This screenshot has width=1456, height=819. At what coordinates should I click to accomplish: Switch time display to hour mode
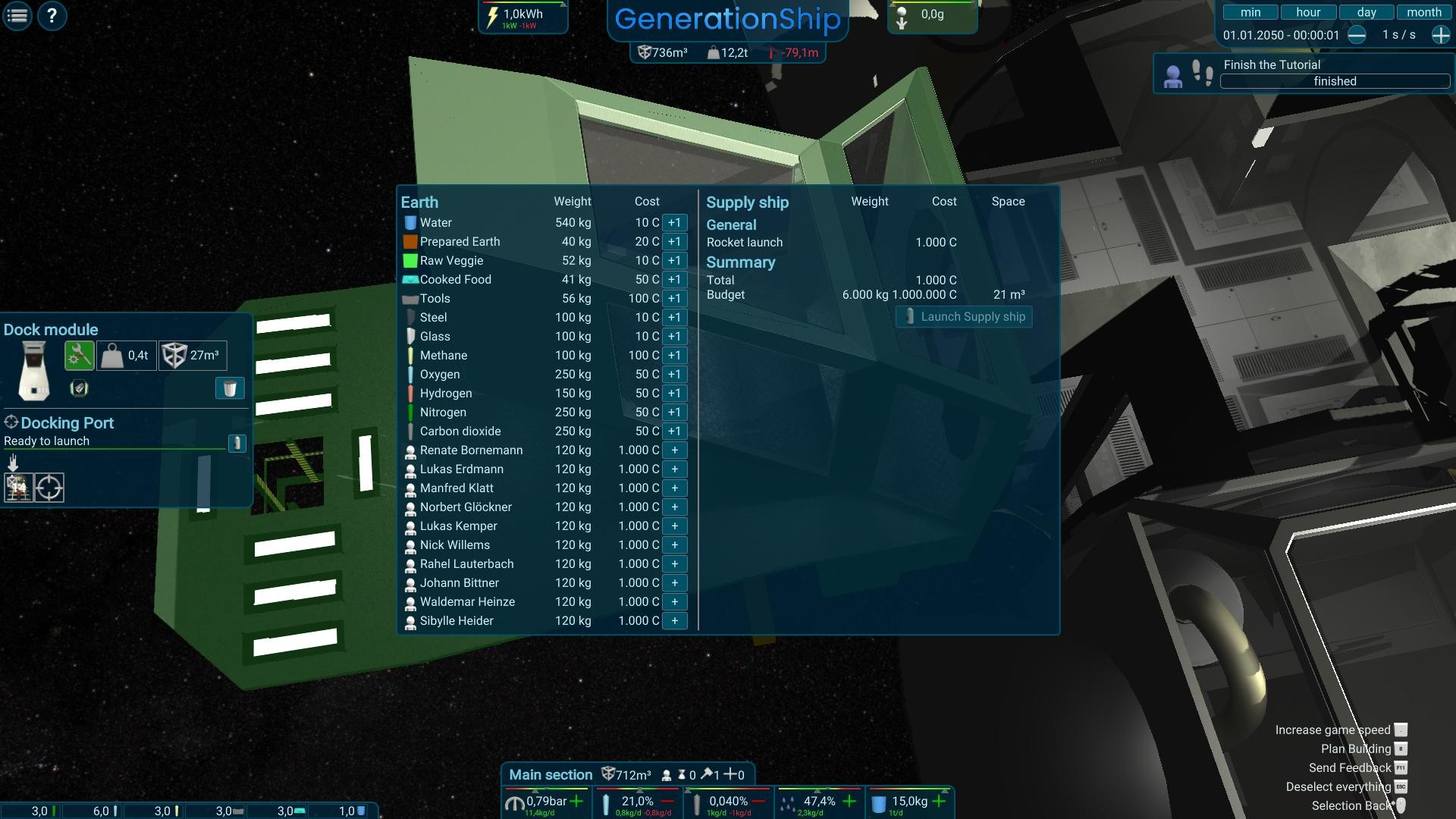pos(1308,11)
